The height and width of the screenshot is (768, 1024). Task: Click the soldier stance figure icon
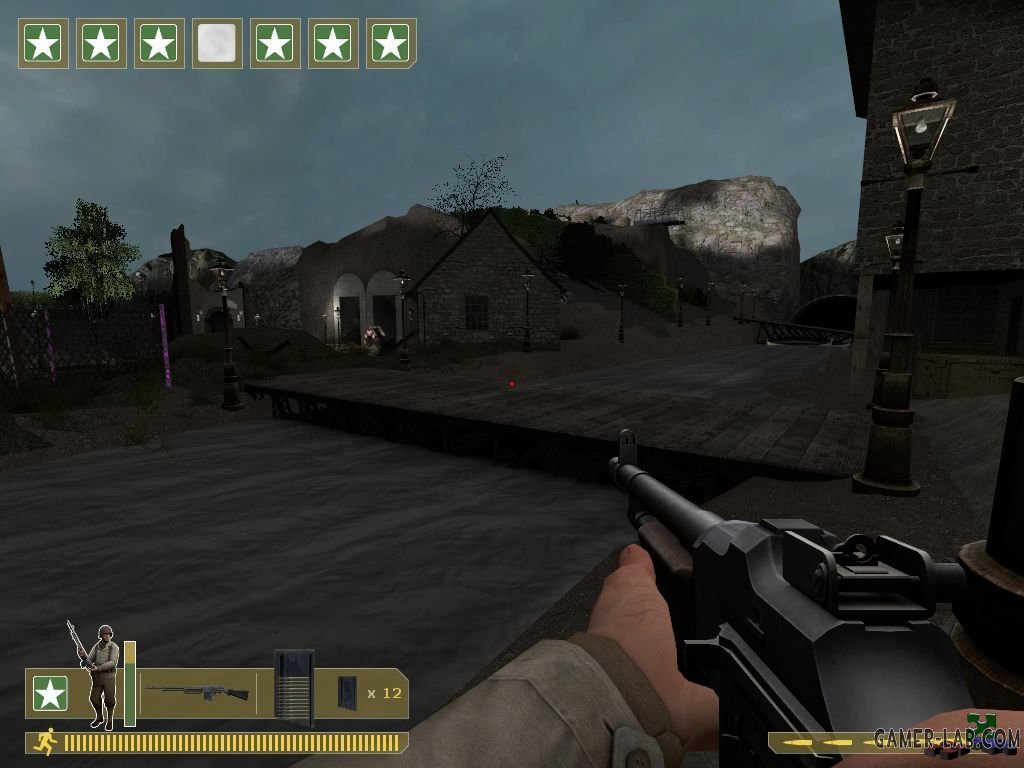[99, 675]
